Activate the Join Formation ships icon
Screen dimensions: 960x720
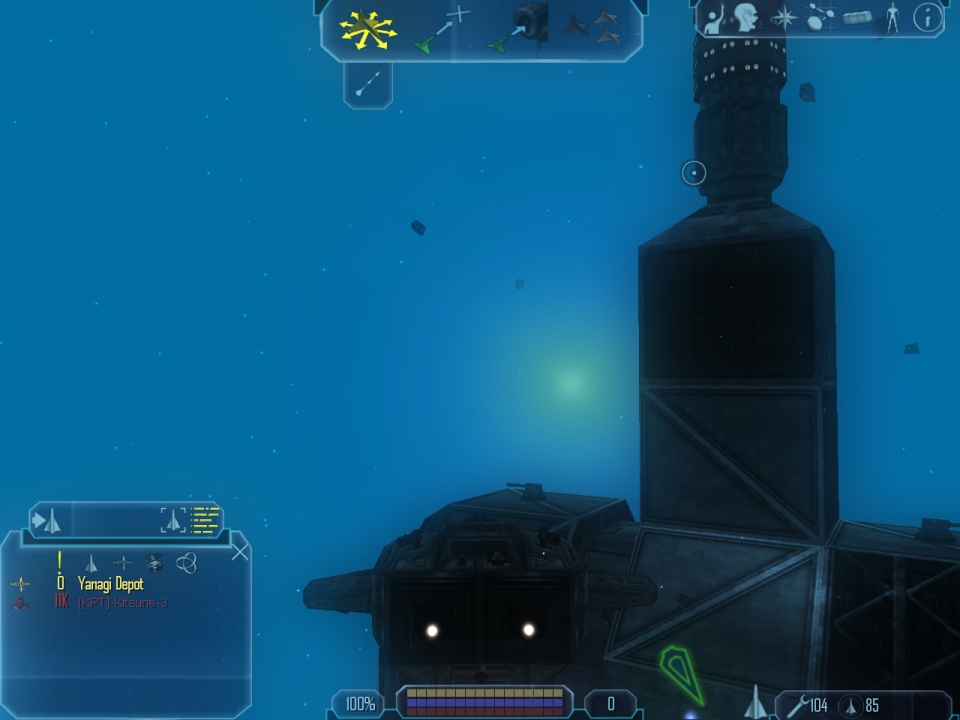tap(592, 27)
